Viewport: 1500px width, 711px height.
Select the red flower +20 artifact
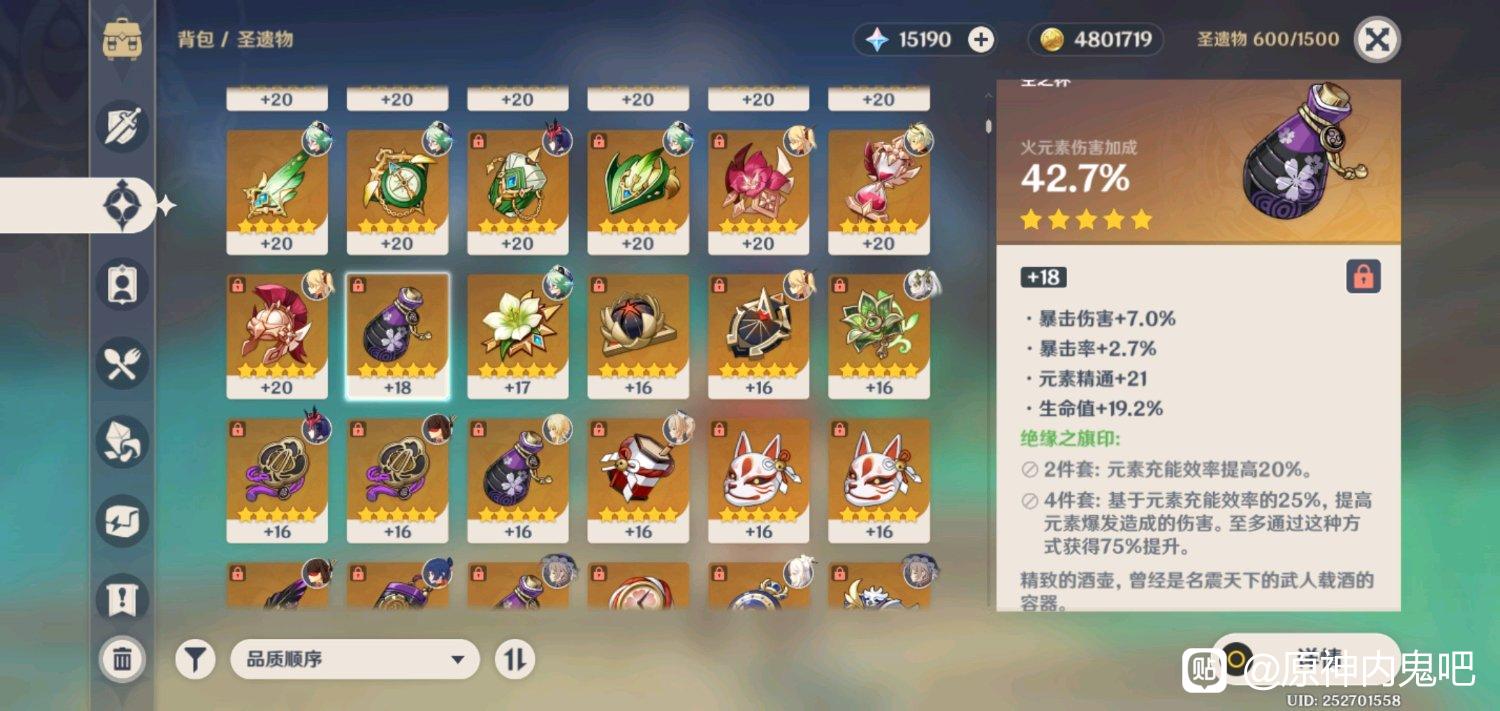758,192
